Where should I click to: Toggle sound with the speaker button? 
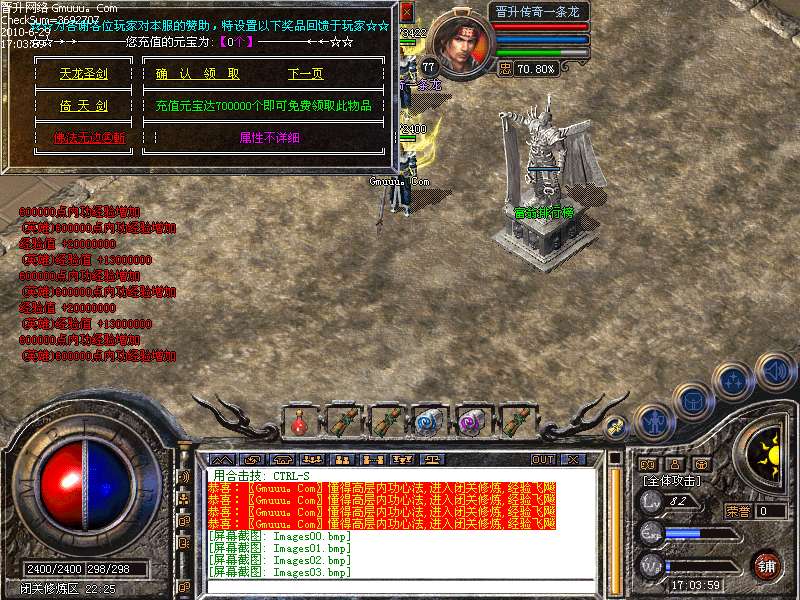(774, 368)
